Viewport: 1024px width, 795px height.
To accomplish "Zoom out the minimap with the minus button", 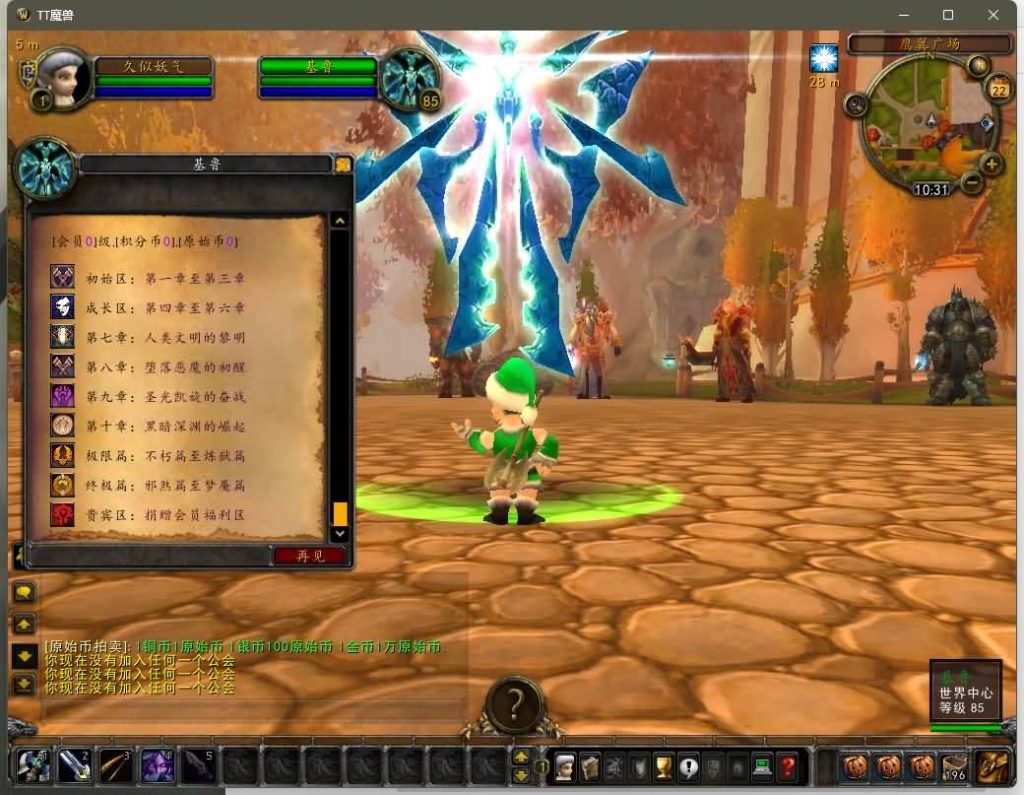I will pos(971,183).
